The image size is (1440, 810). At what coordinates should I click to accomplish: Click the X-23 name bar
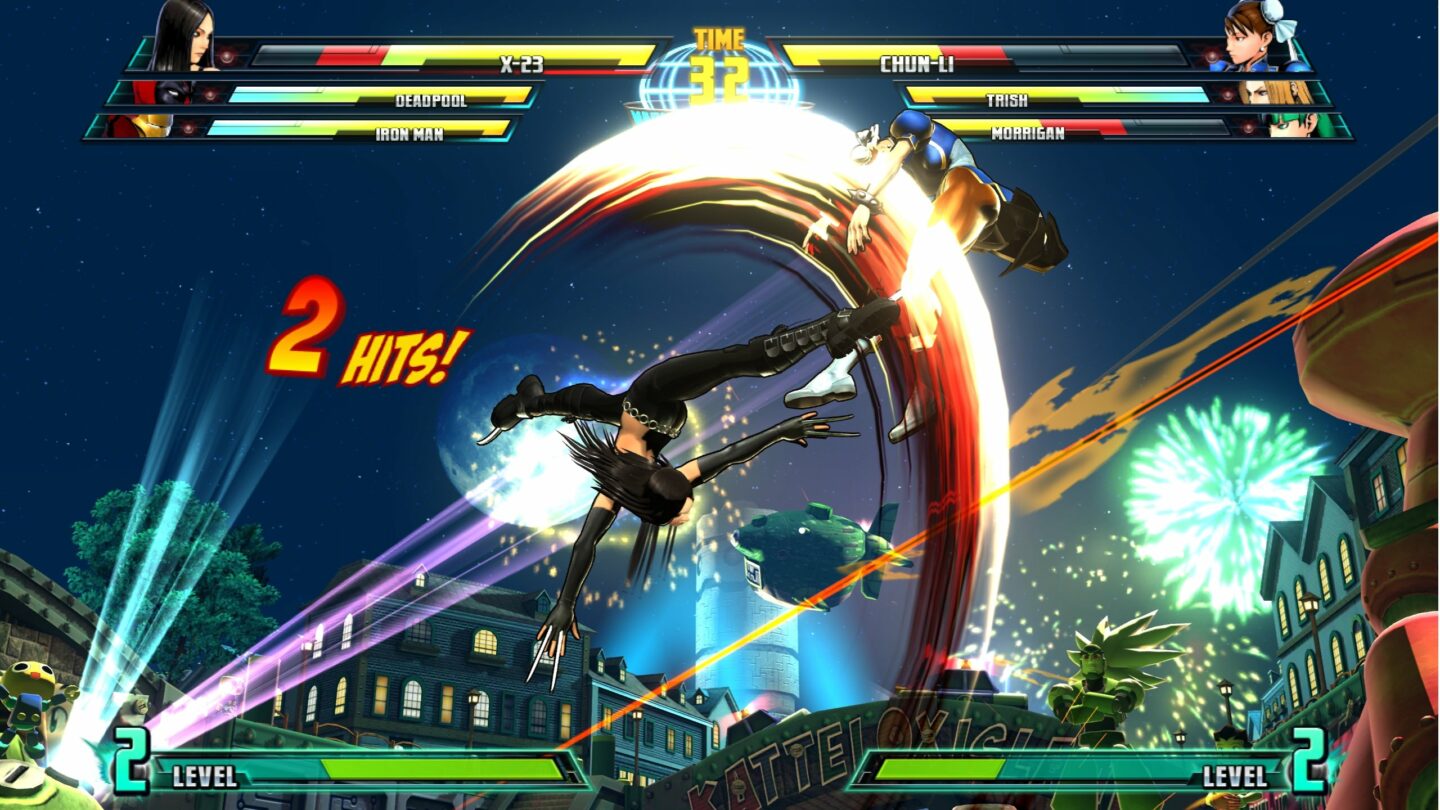(x=523, y=60)
